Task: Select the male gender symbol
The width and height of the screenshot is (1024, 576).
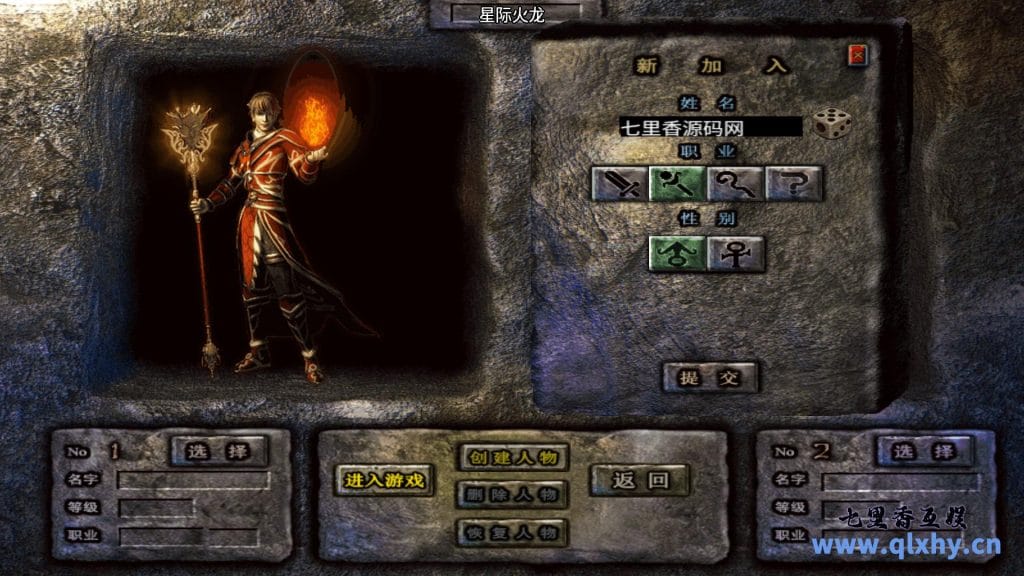Action: 678,253
